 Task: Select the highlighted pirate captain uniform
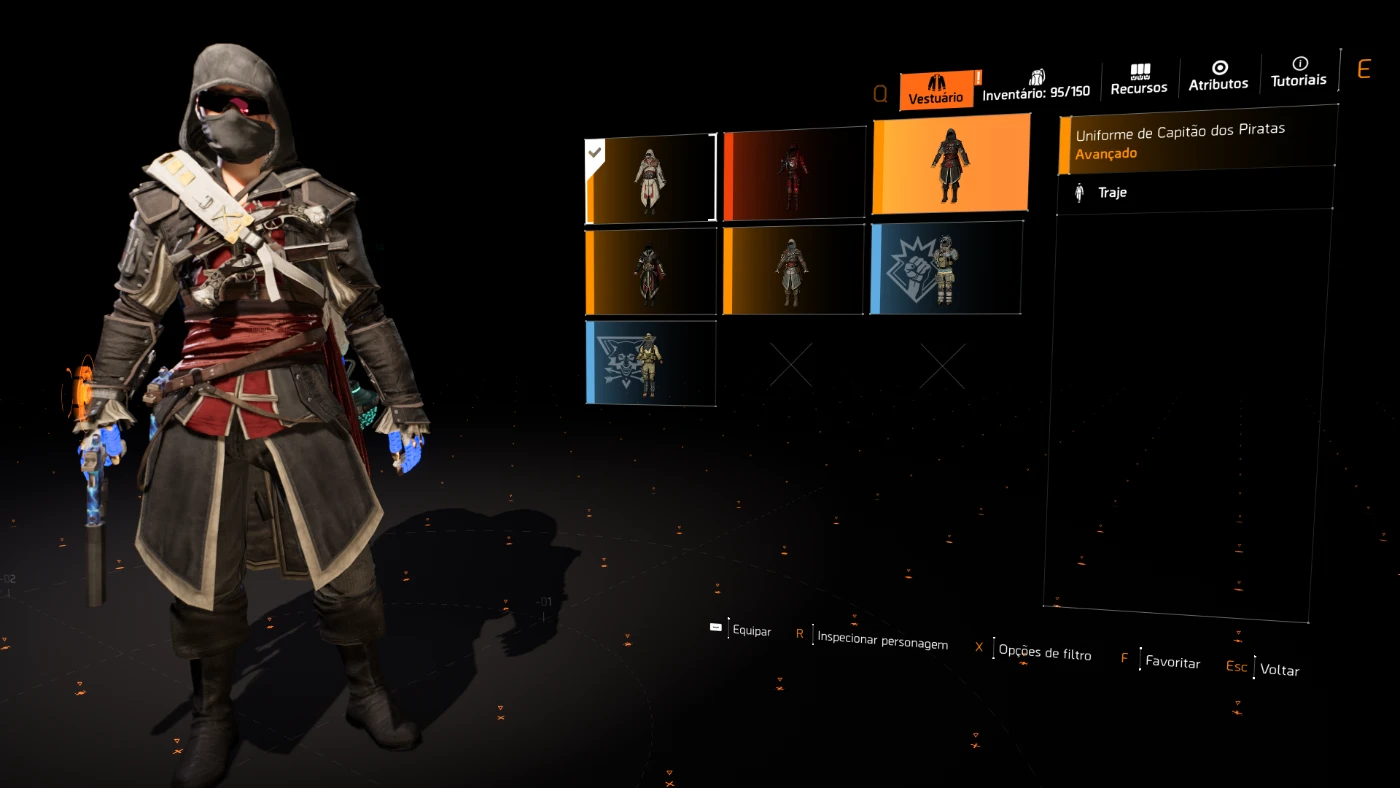pos(950,165)
